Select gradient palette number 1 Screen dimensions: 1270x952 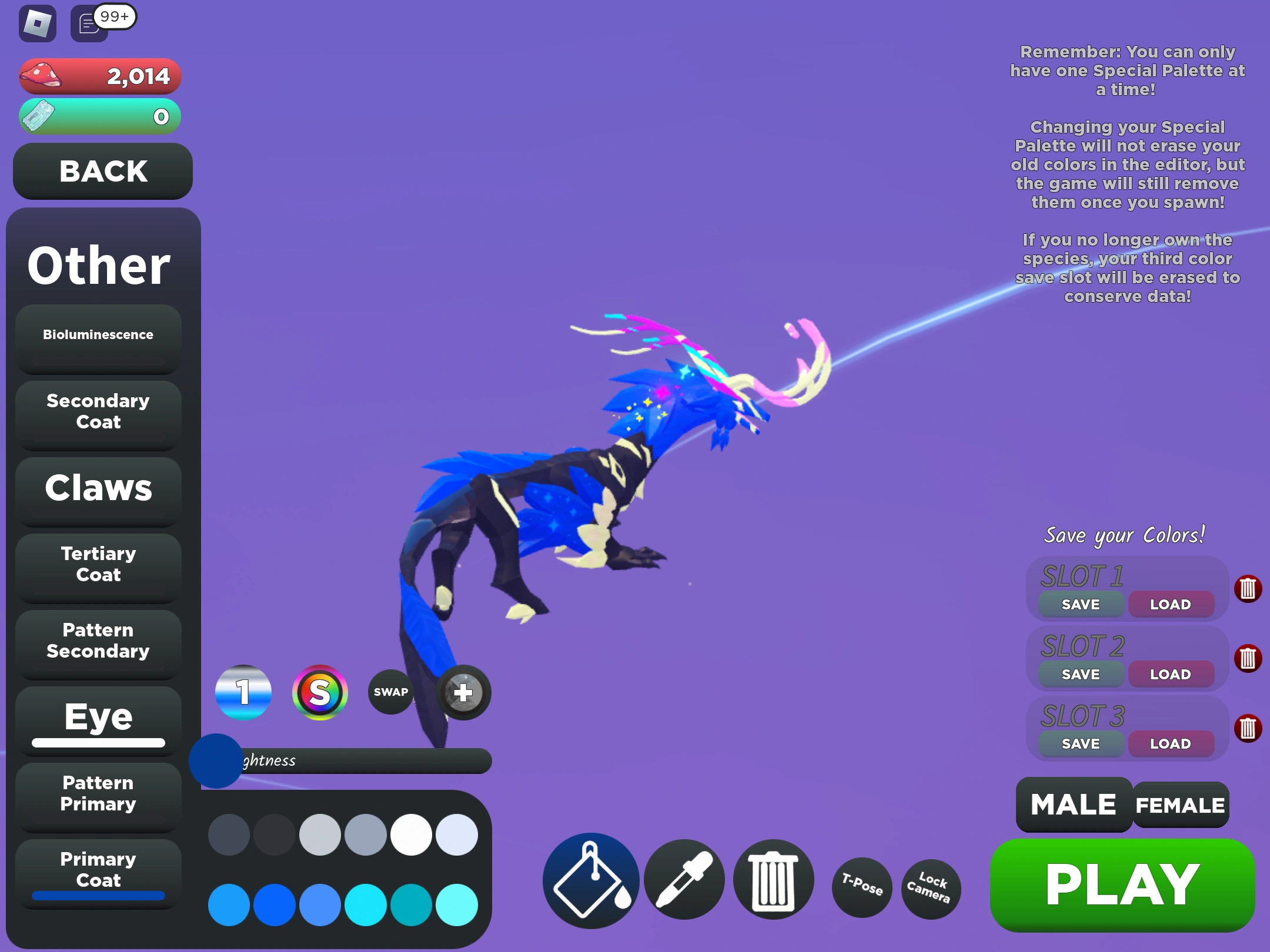(243, 693)
